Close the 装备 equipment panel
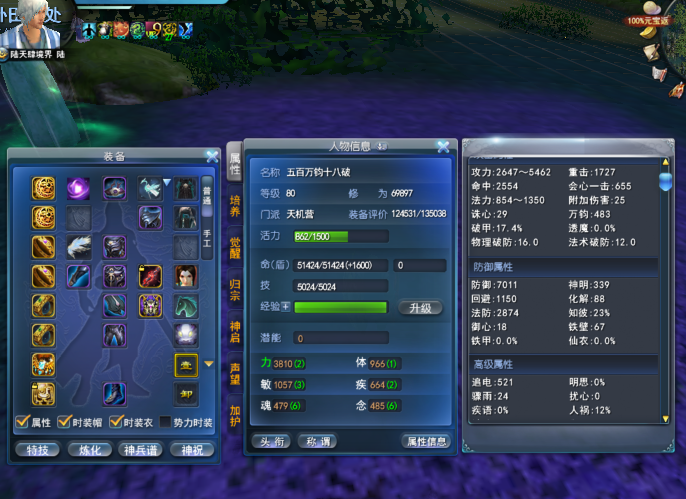Image resolution: width=686 pixels, height=499 pixels. tap(212, 156)
